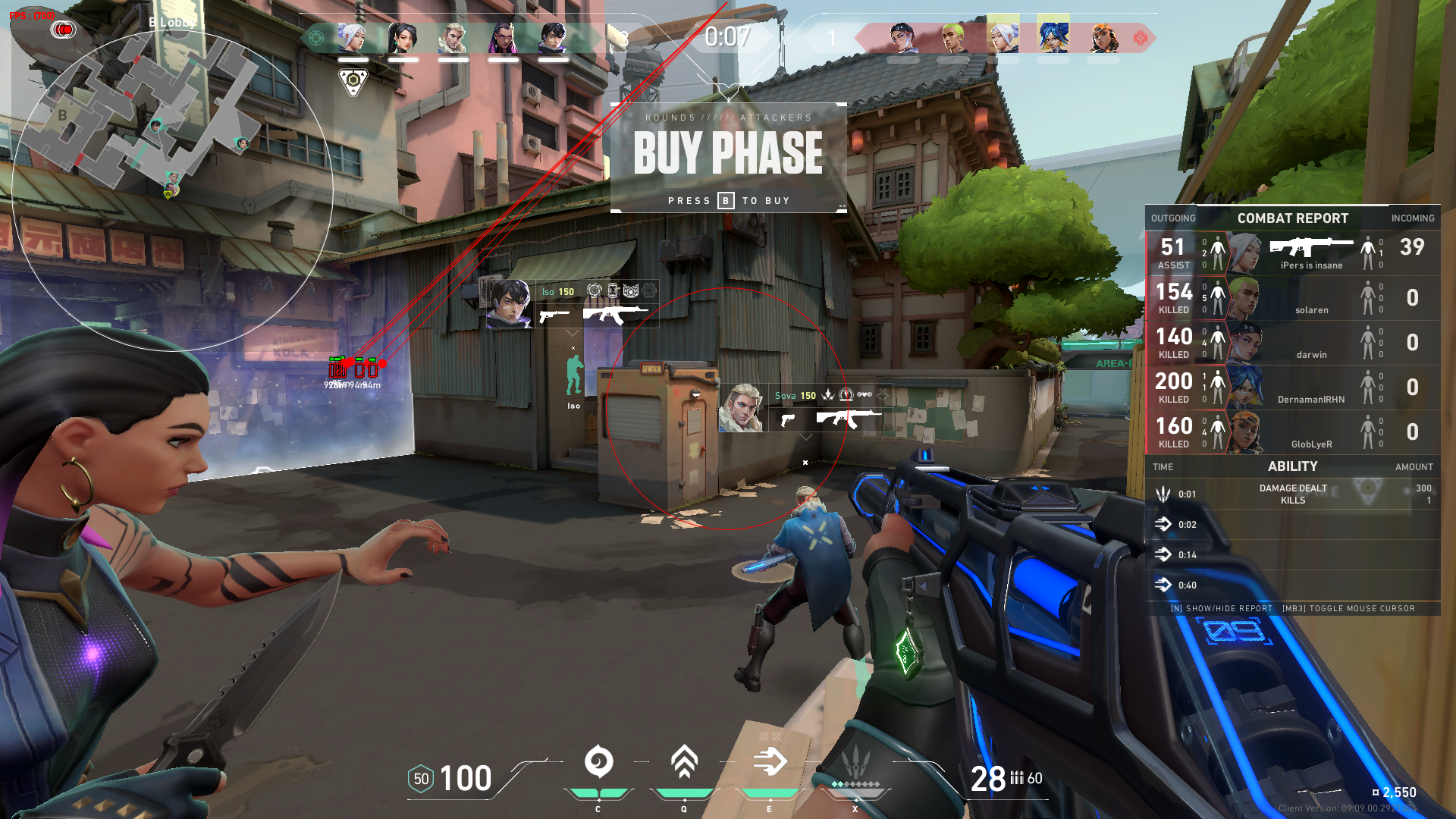Click the Sova teammate loadout card
Viewport: 1456px width, 819px height.
(x=805, y=408)
